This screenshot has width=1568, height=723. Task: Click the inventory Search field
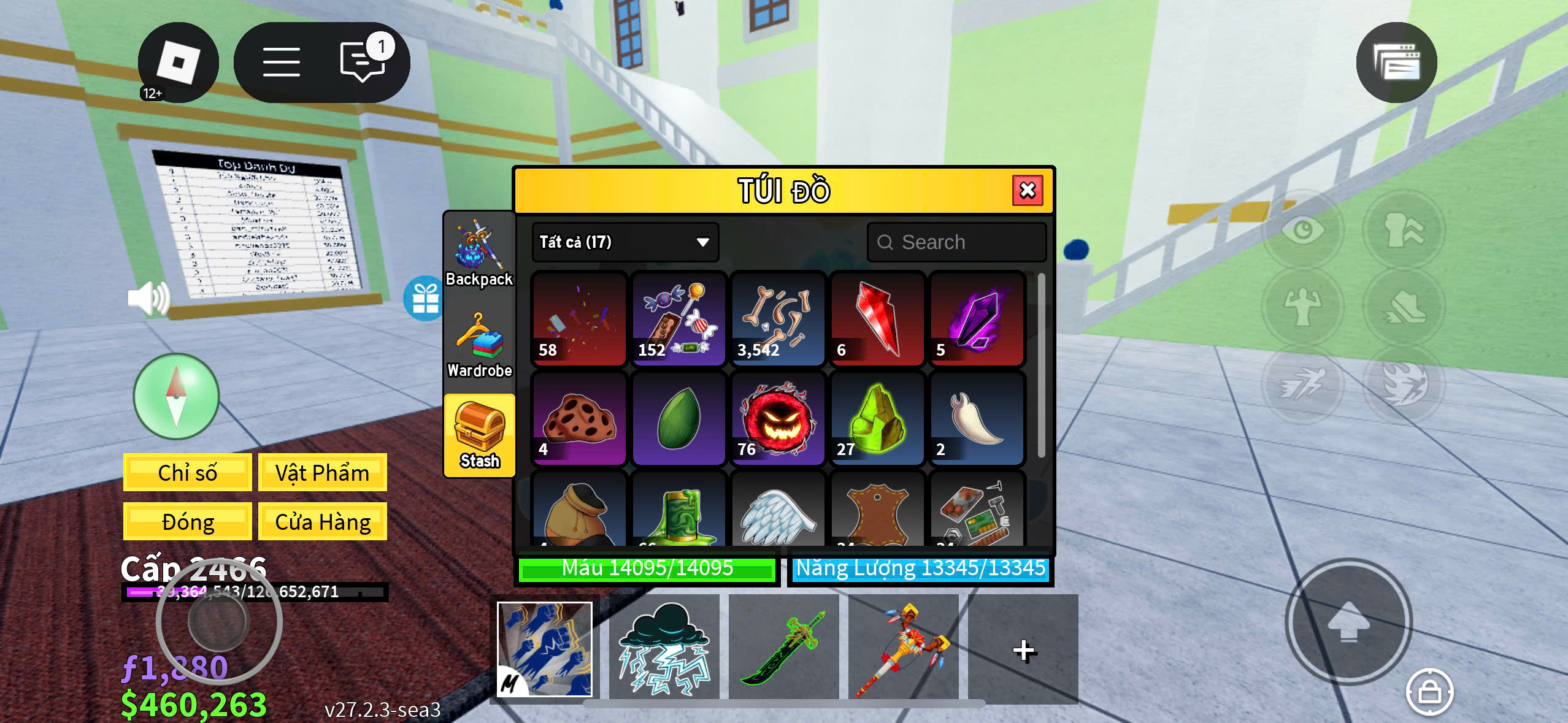(x=956, y=242)
